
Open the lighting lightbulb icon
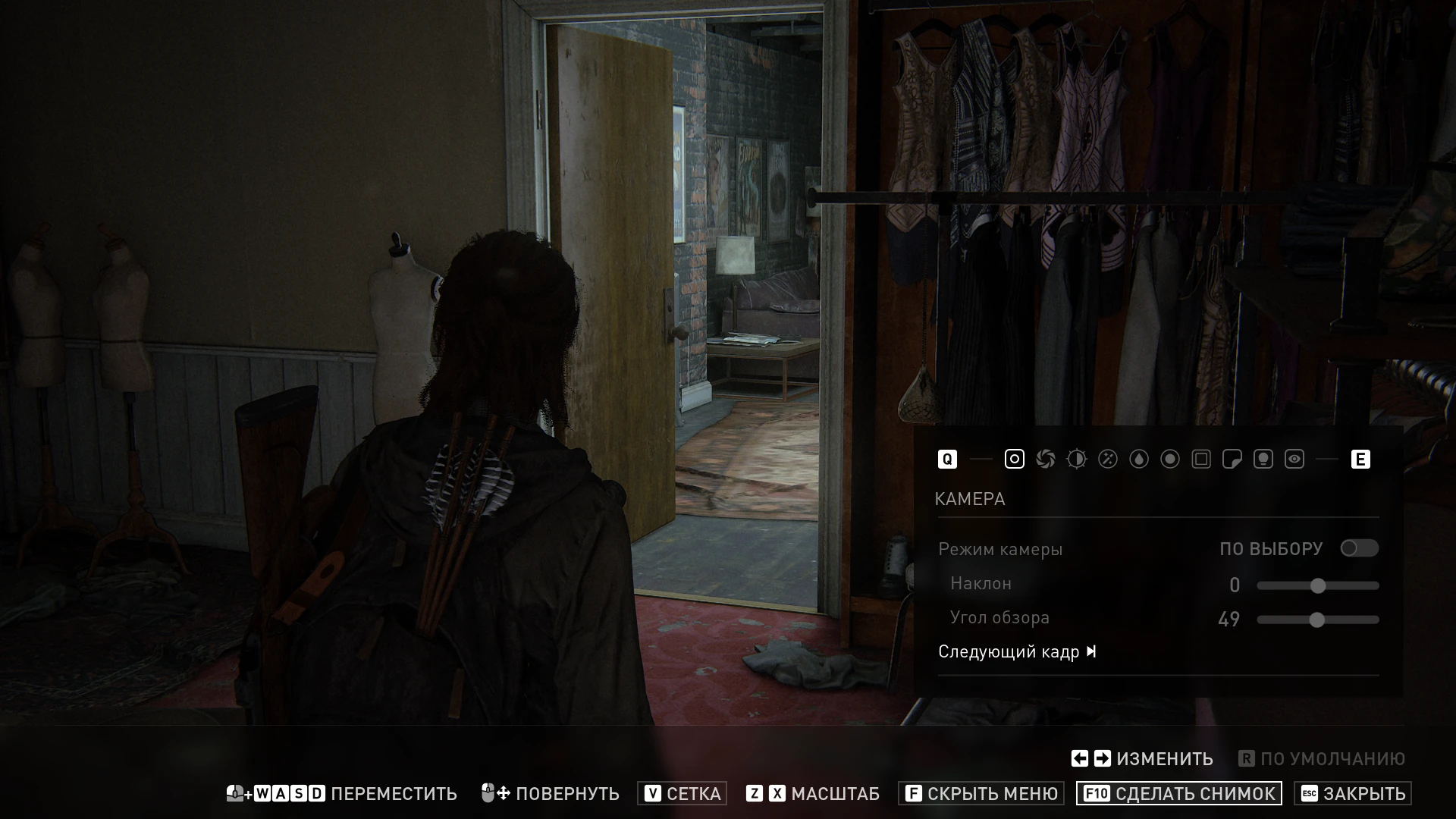coord(1263,459)
